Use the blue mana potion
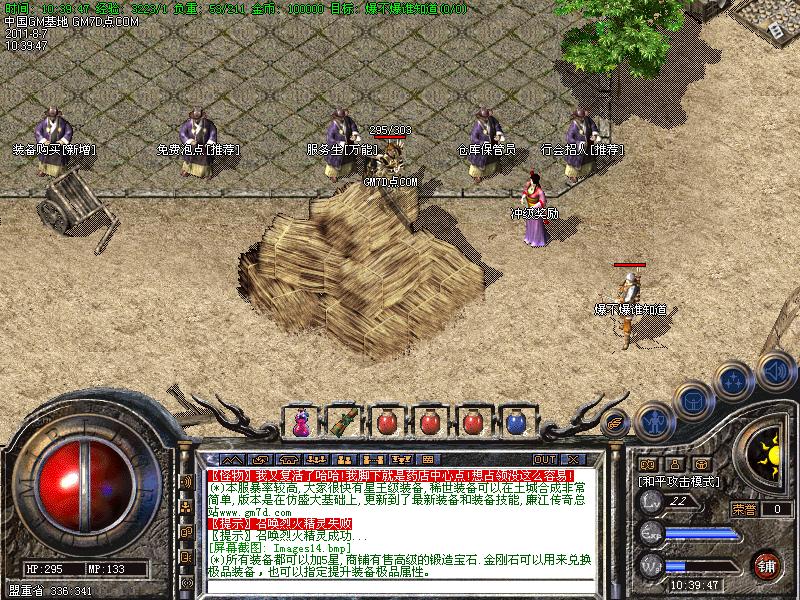 (x=515, y=422)
